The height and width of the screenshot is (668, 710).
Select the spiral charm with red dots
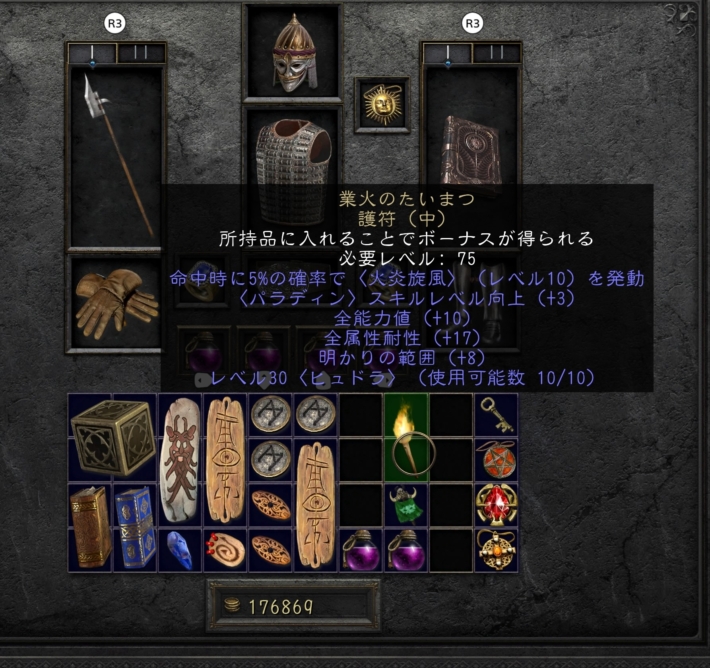pyautogui.click(x=225, y=548)
